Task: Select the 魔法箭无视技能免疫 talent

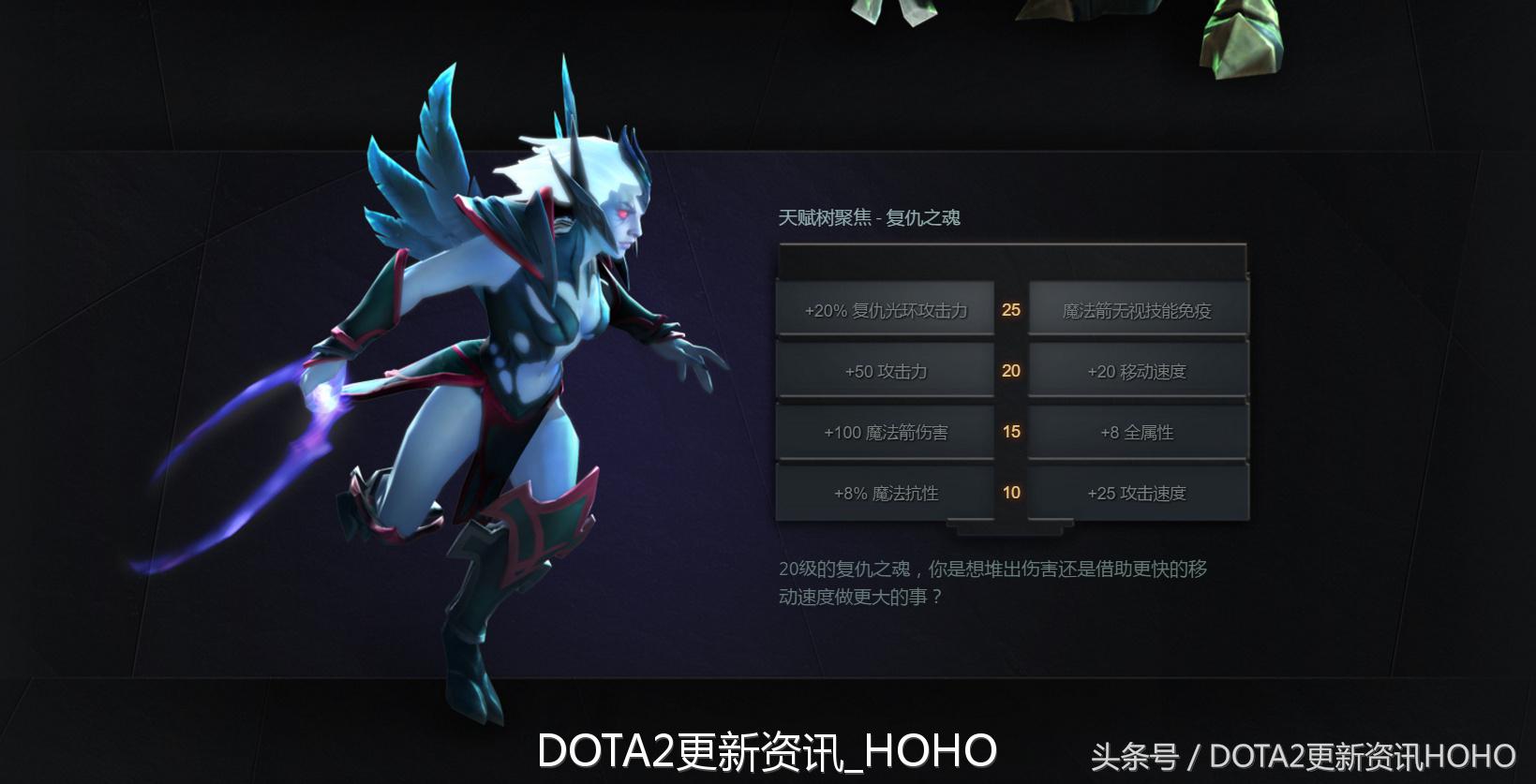Action: click(1136, 309)
